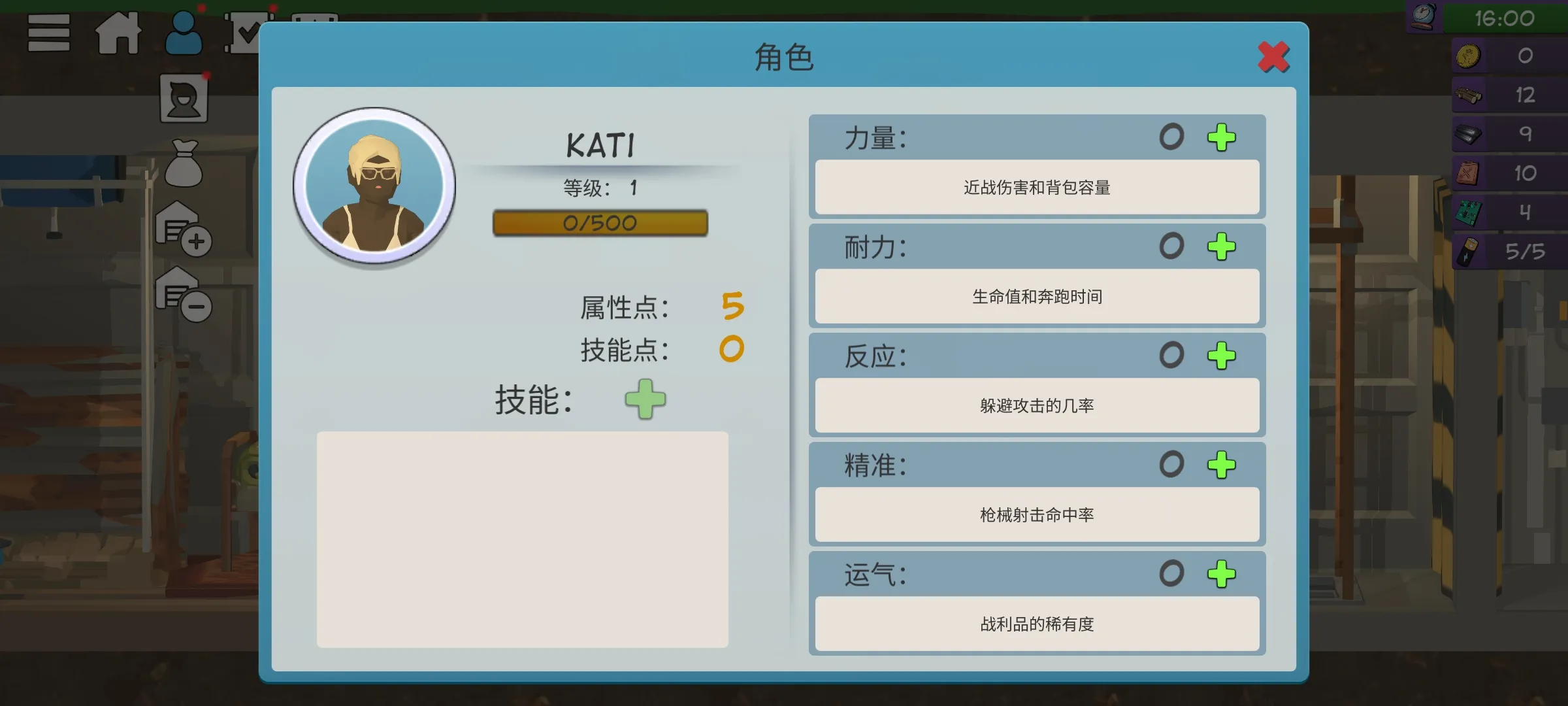Click the 0/500 experience bar
This screenshot has height=706, width=1568.
(600, 223)
